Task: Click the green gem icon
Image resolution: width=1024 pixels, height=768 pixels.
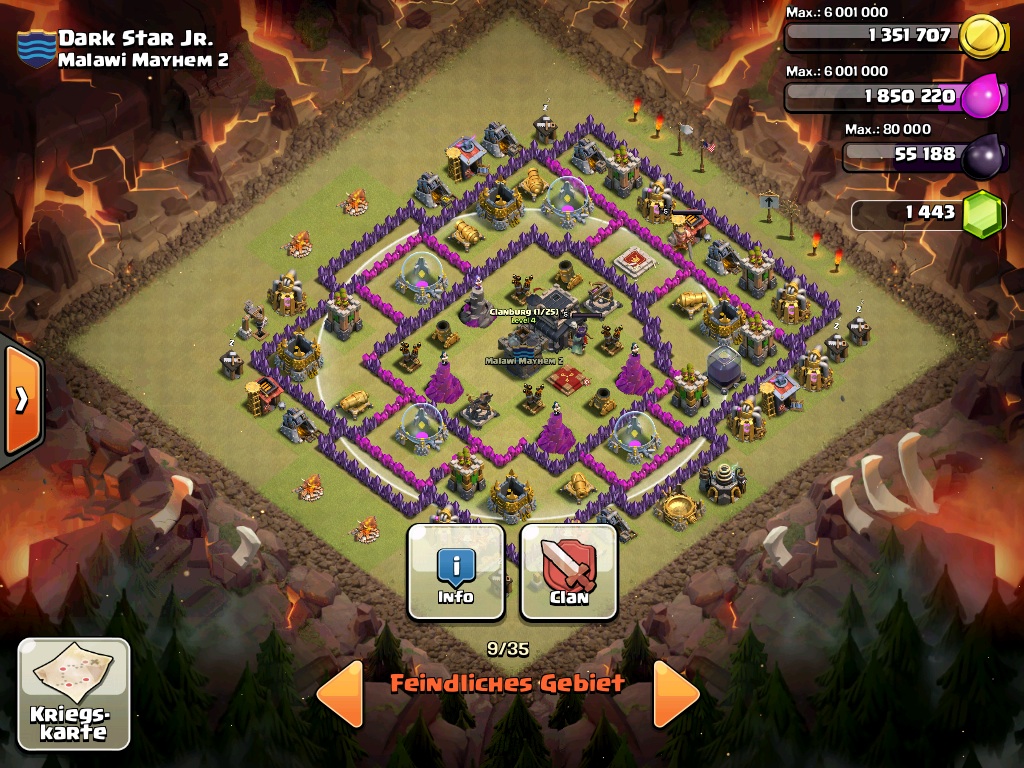Action: coord(982,213)
